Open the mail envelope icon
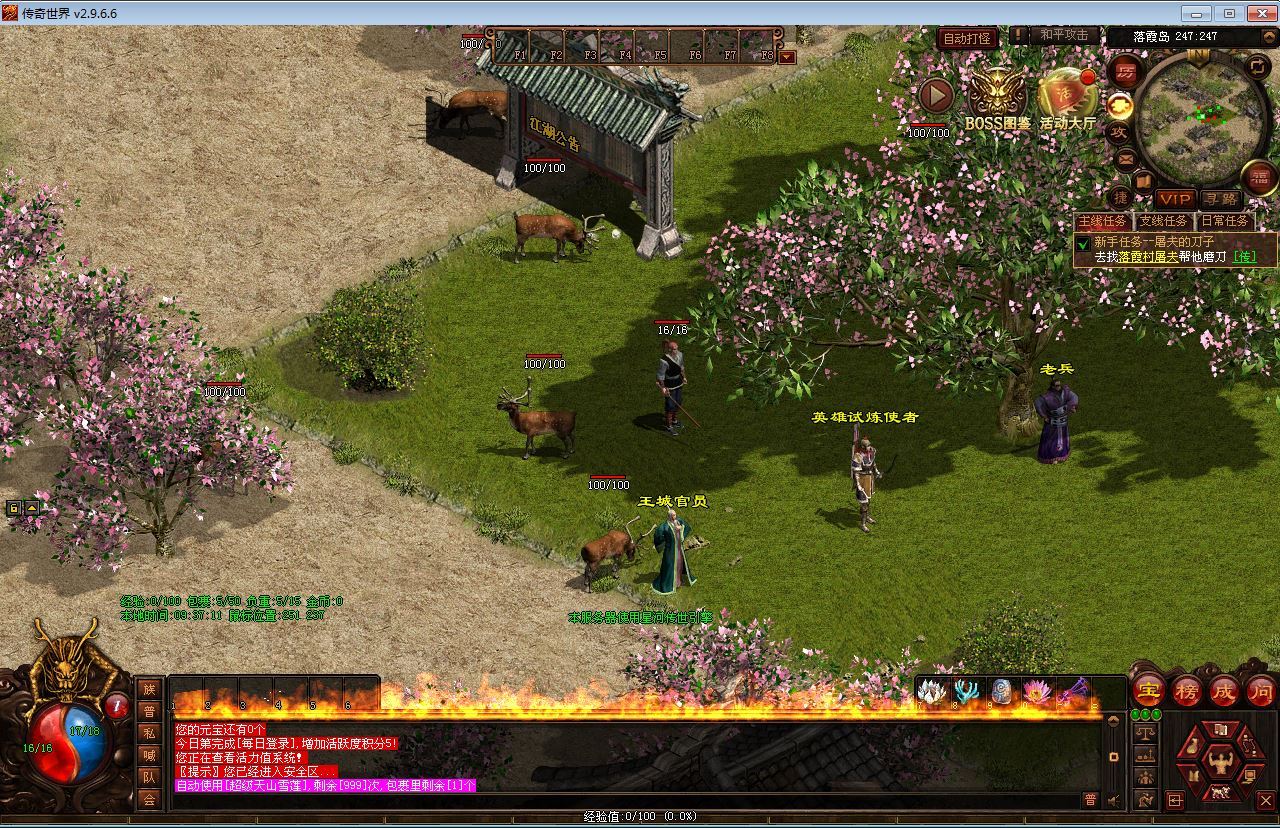 pos(1126,158)
